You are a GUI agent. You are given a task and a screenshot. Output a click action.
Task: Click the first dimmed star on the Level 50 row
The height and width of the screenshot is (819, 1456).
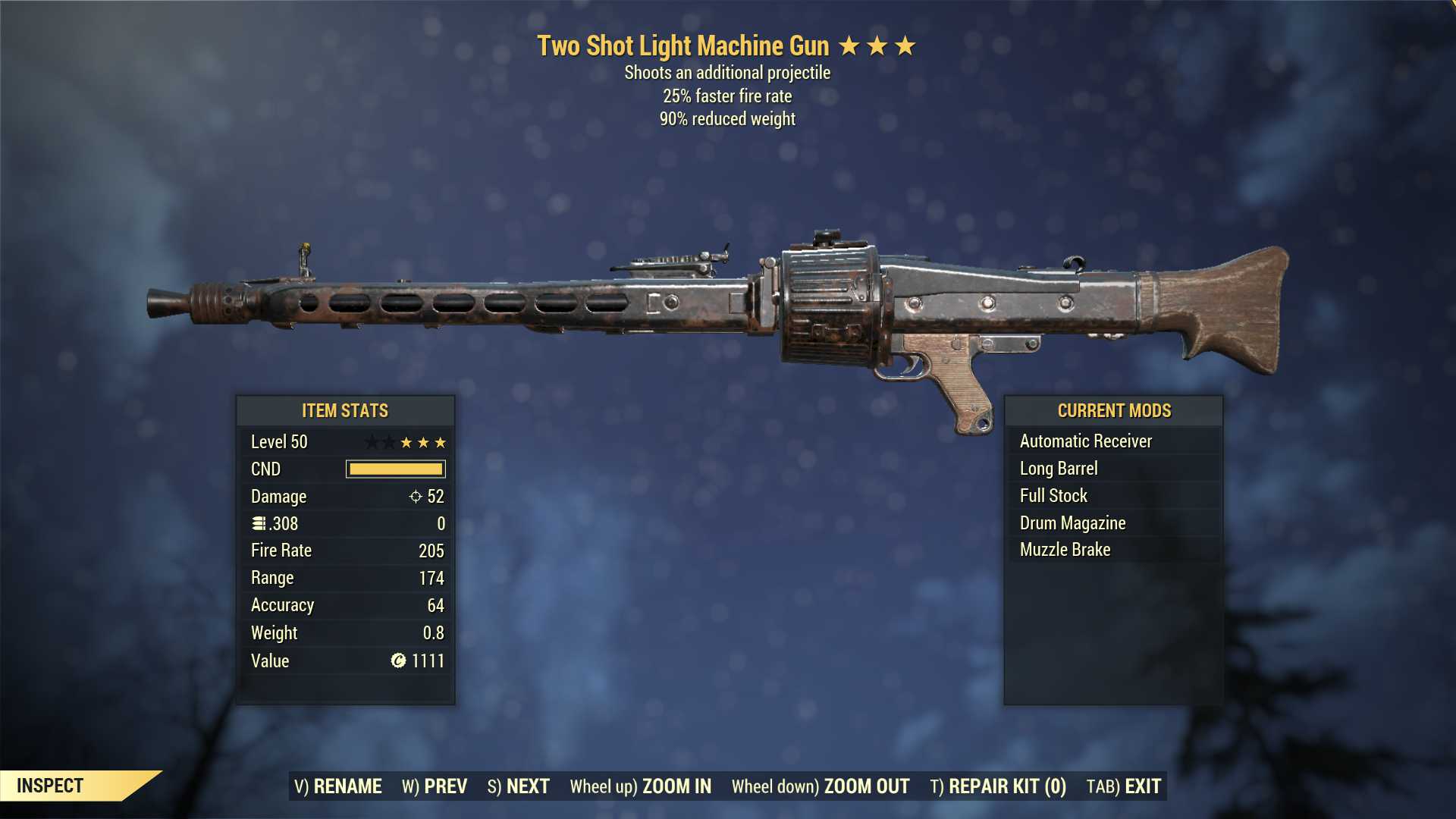click(373, 442)
